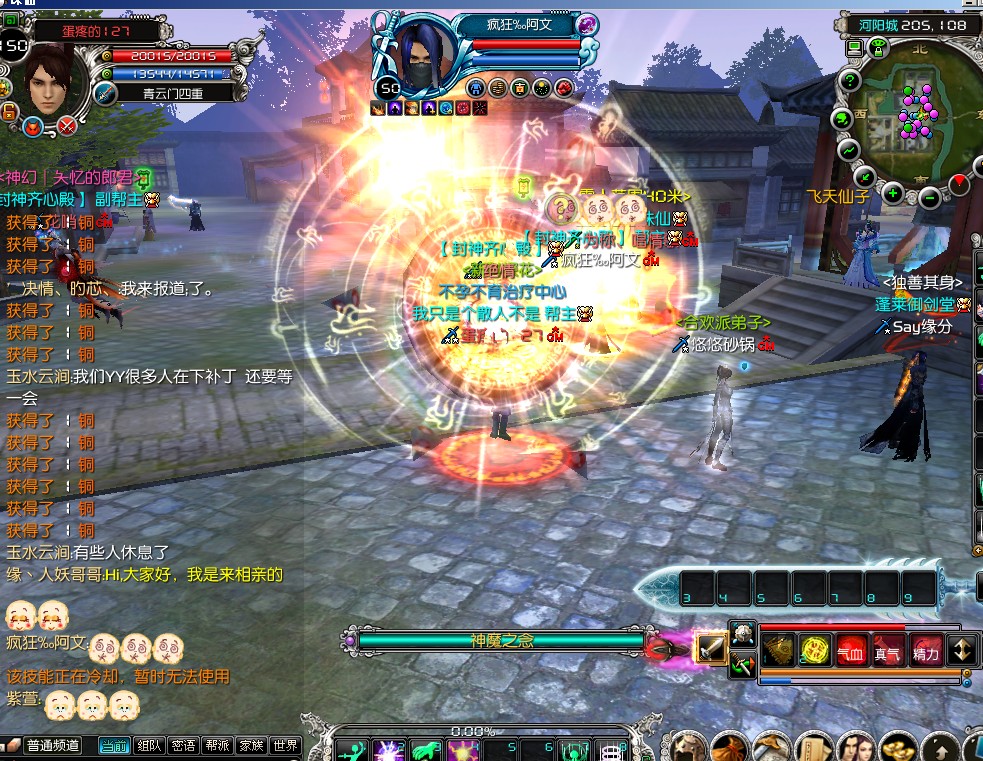
Task: Use the 气血 health potion slot
Action: tap(852, 652)
